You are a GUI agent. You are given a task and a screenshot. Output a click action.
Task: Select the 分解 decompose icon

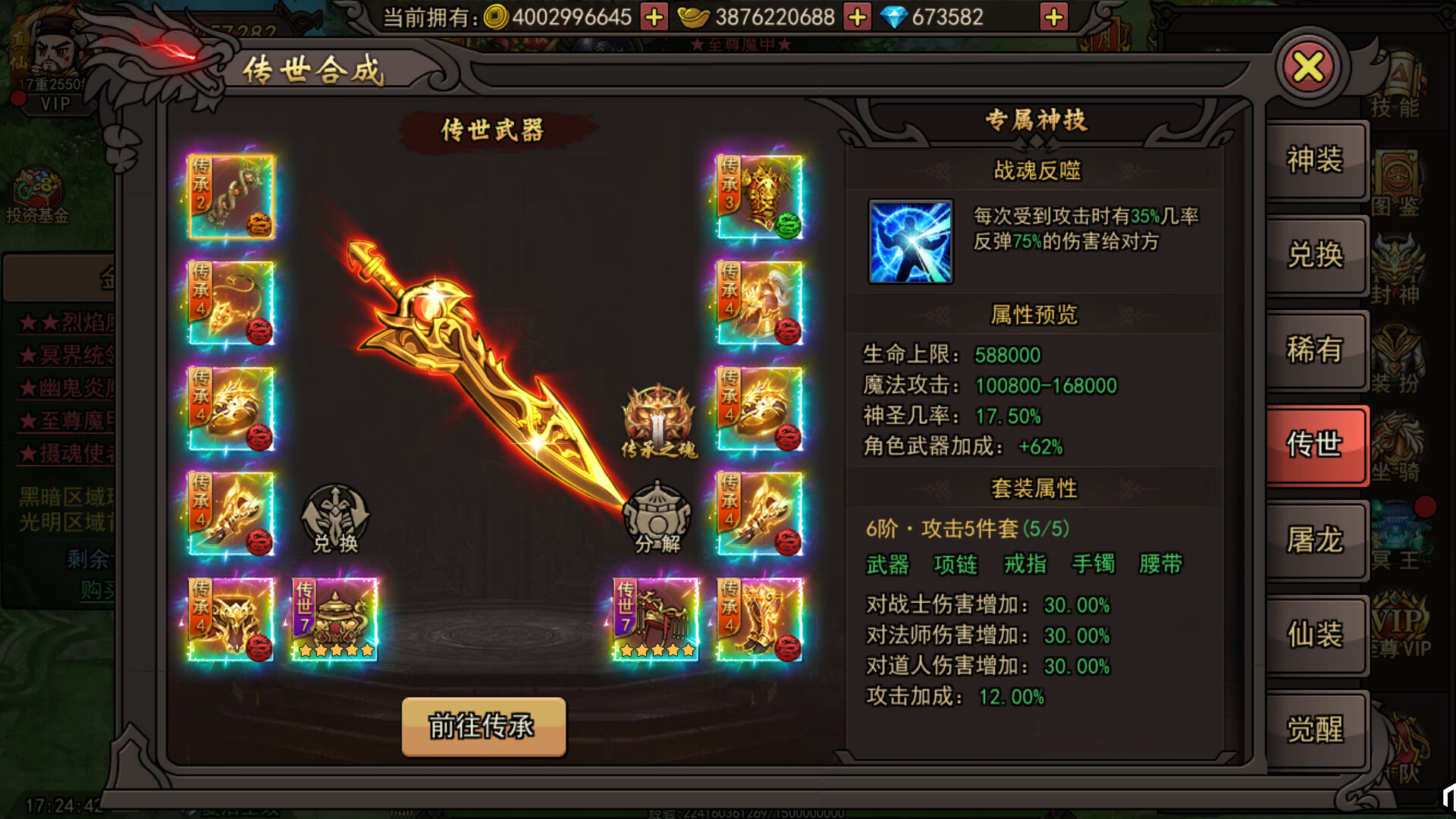657,516
